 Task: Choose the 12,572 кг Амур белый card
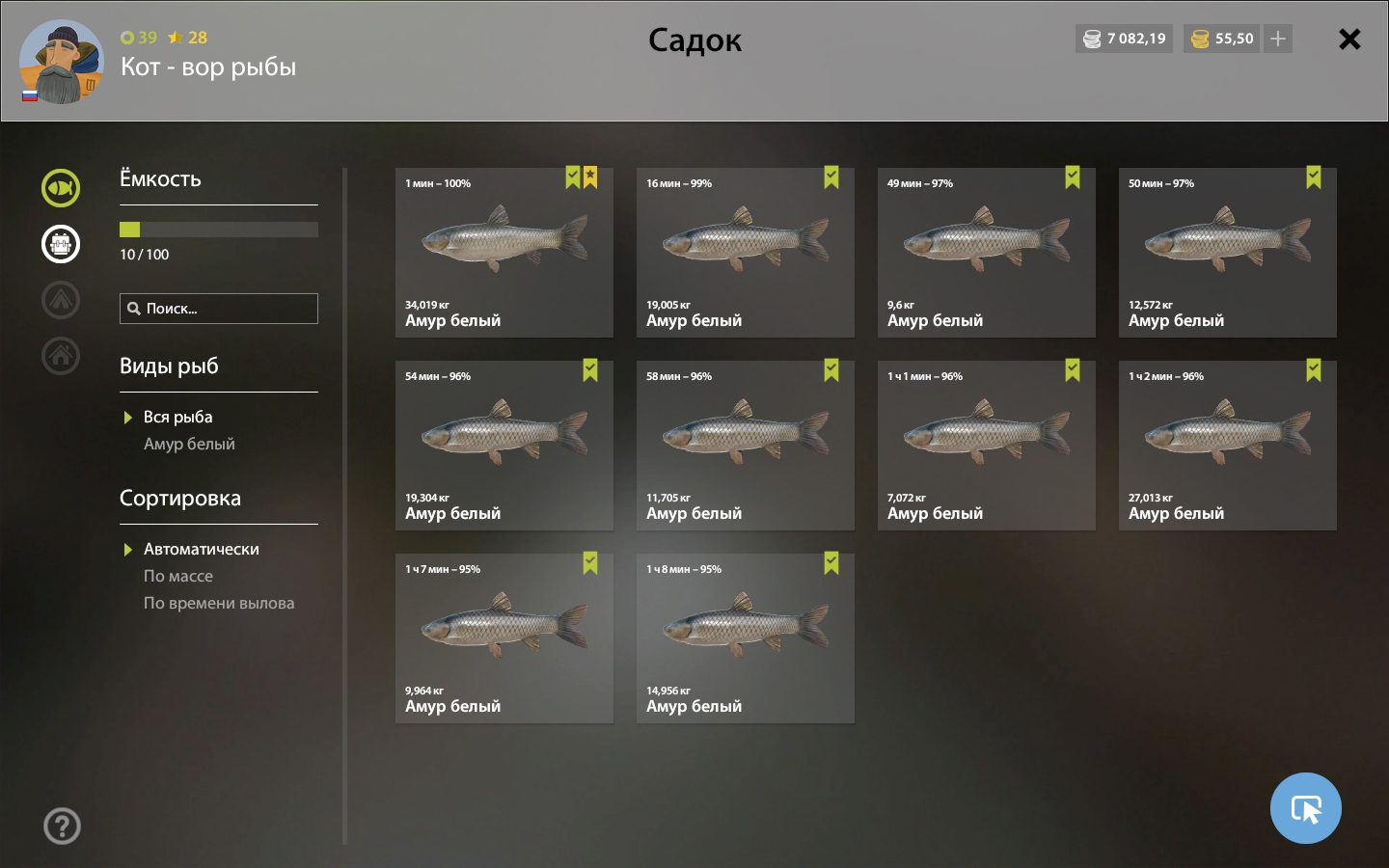[x=1227, y=253]
